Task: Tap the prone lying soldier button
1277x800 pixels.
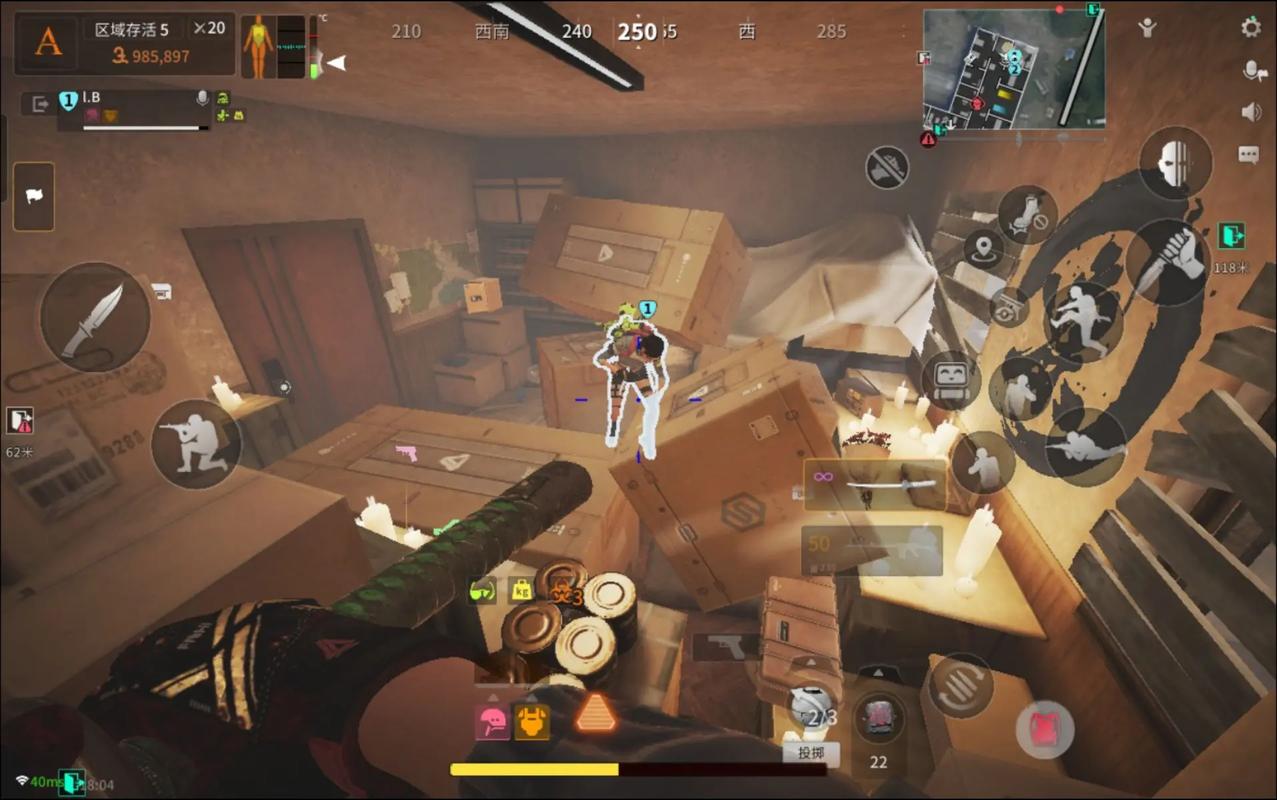Action: (x=1086, y=447)
